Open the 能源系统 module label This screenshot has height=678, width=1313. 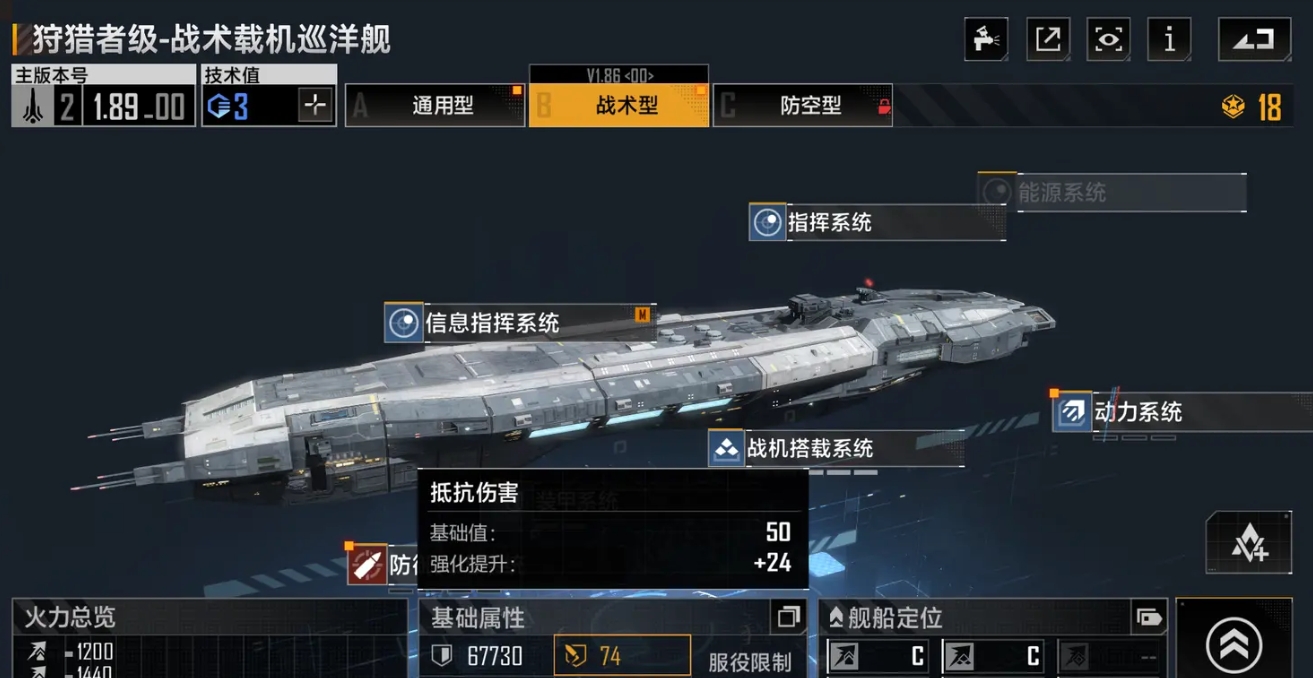tap(1110, 192)
